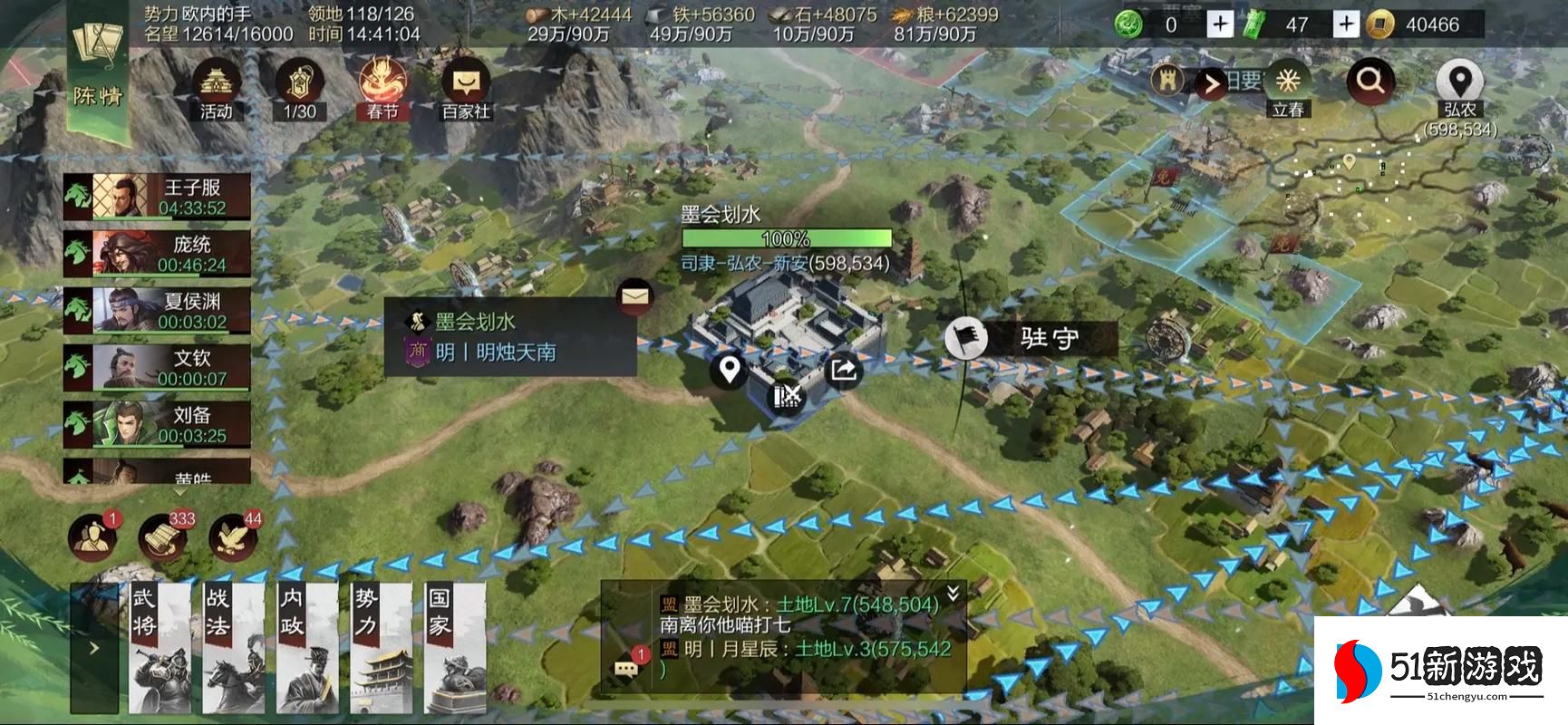Open the 内政 internal affairs menu
The width and height of the screenshot is (1568, 725).
pos(295,648)
